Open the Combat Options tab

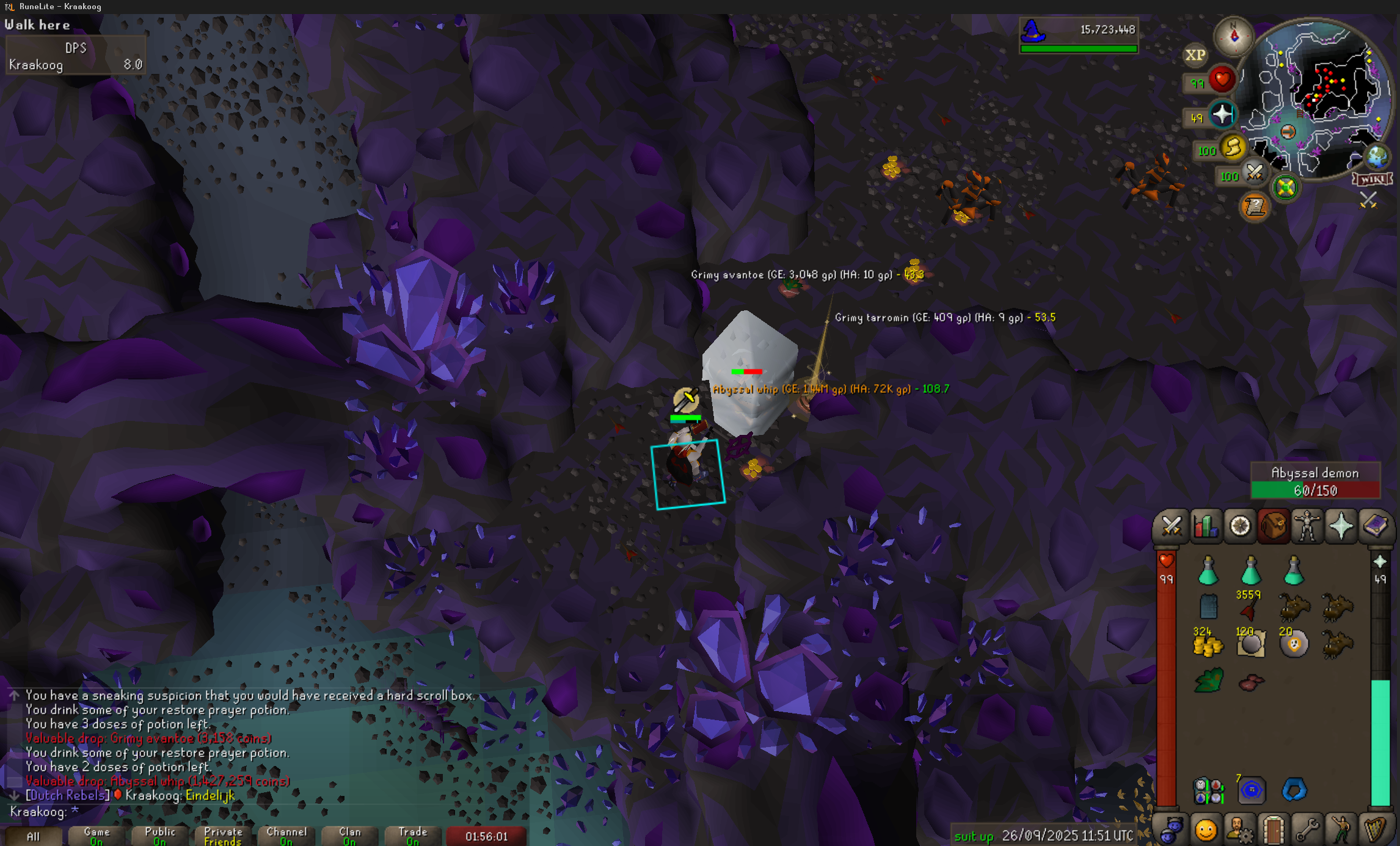[x=1171, y=526]
